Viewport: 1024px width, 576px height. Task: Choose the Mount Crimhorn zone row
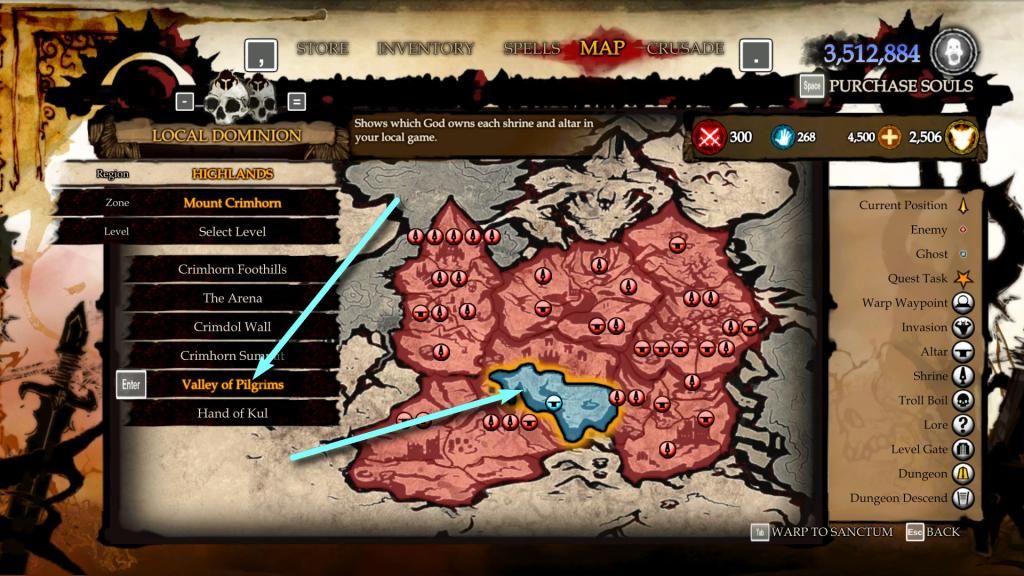(x=232, y=202)
